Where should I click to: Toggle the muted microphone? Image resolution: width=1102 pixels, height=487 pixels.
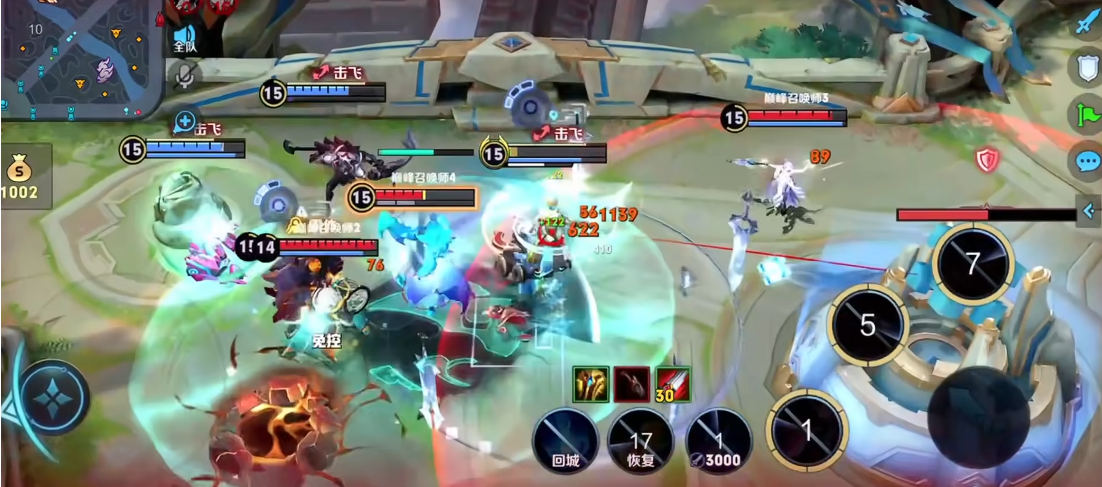pos(184,74)
